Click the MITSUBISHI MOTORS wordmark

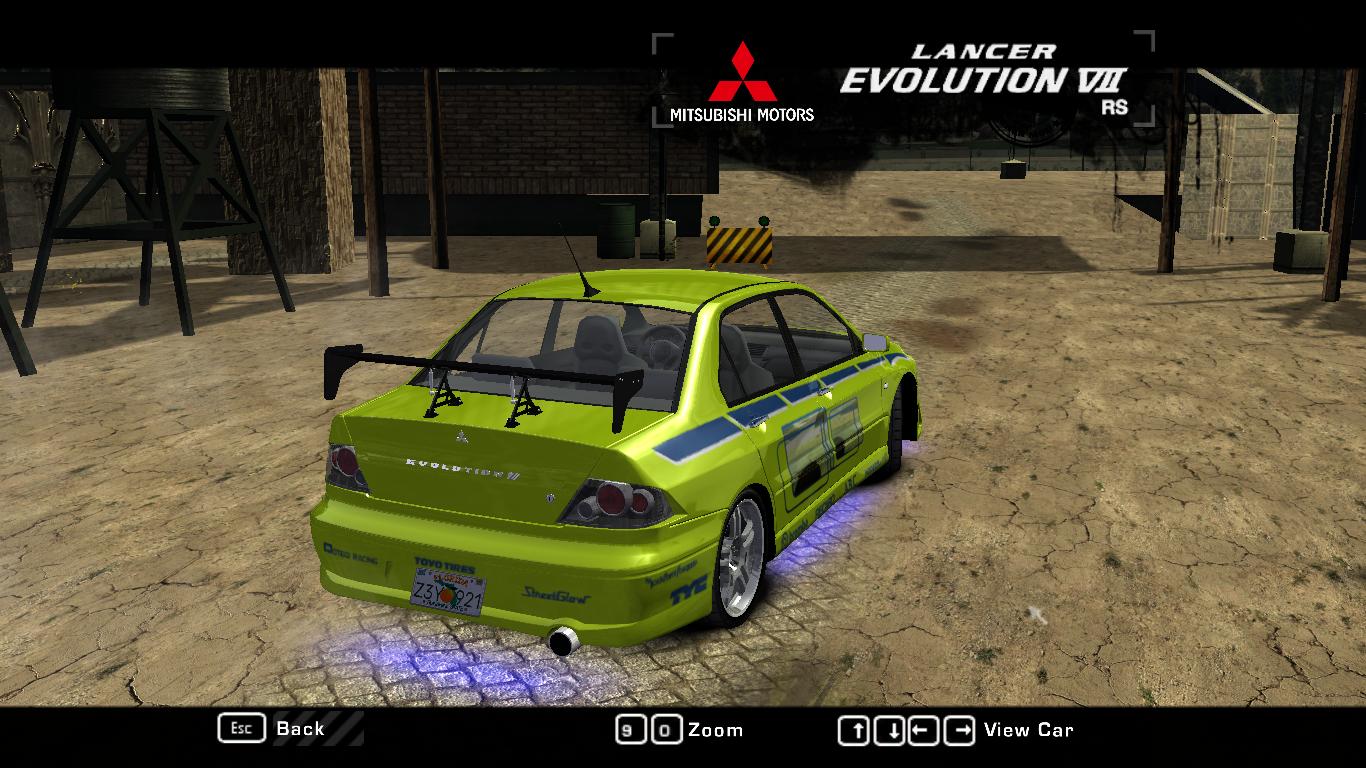pyautogui.click(x=744, y=114)
